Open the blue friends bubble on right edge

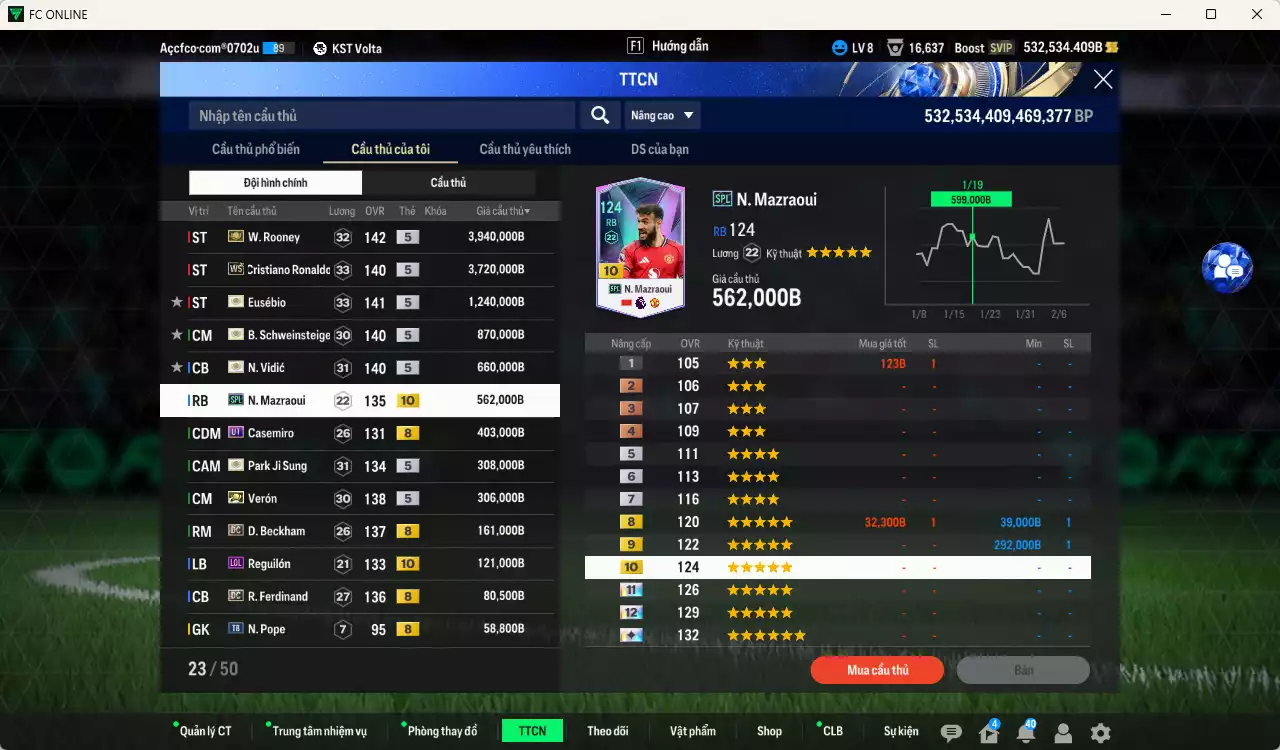[x=1227, y=268]
